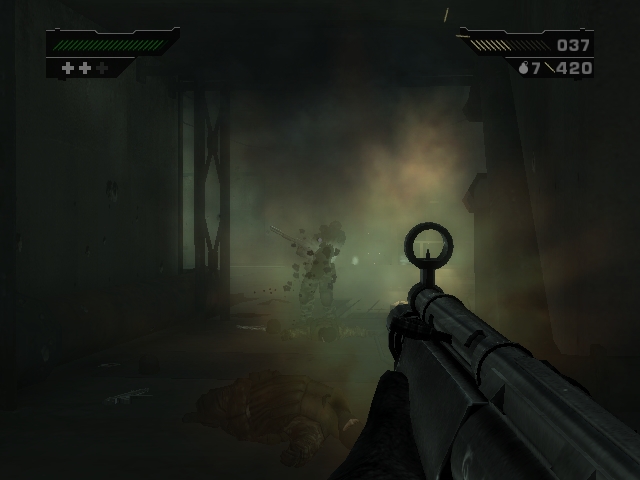Screen dimensions: 640x480
Task: Select the grenade icon
Action: [522, 68]
